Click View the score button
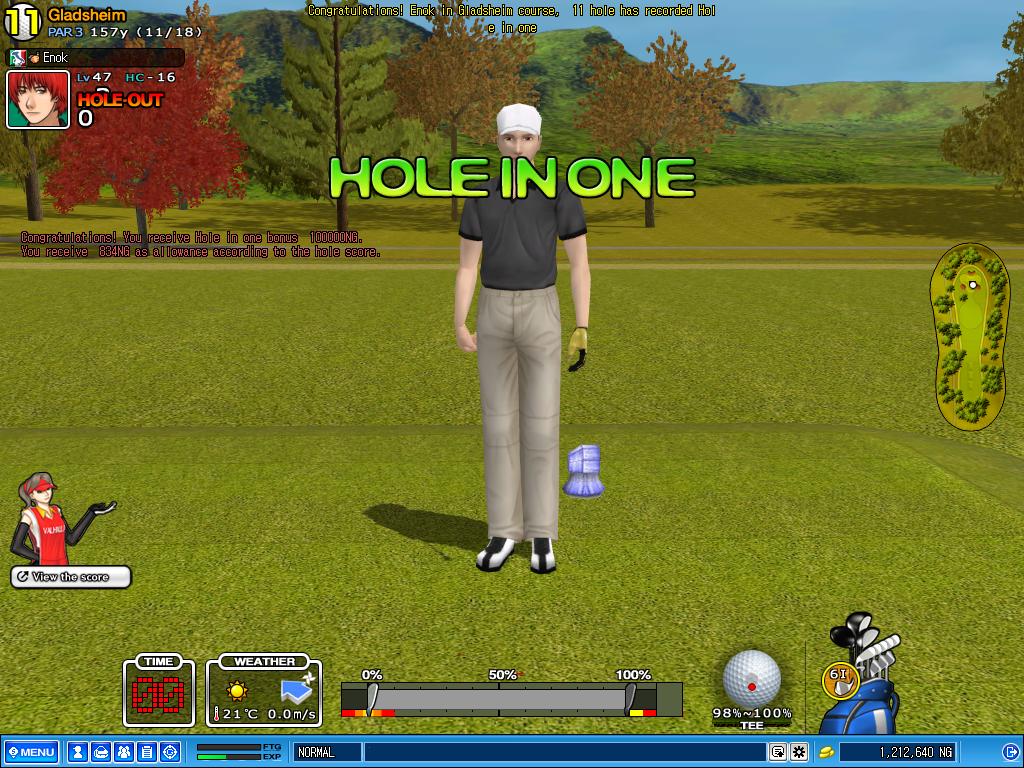The image size is (1024, 768). tap(71, 577)
